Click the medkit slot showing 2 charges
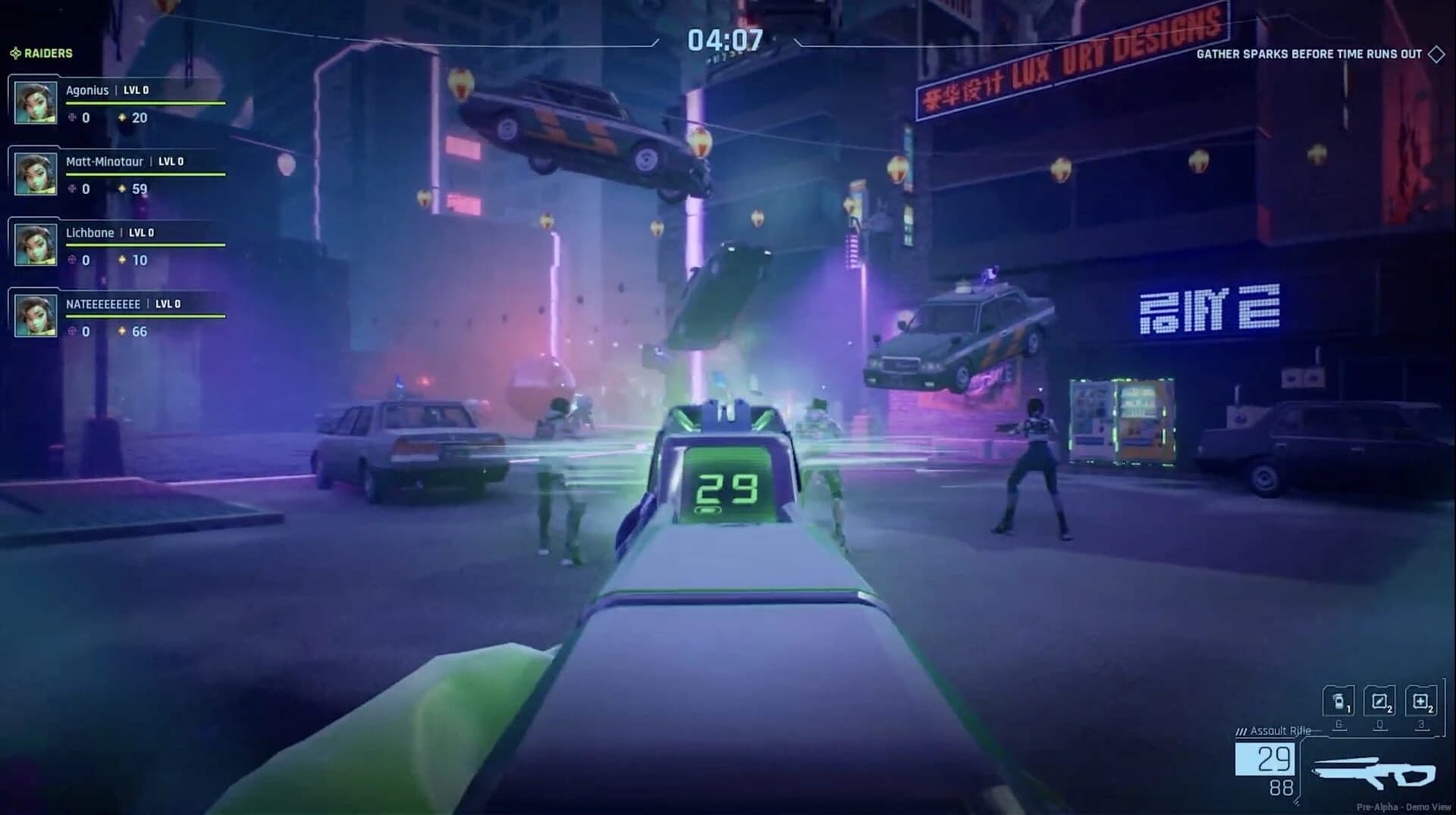The height and width of the screenshot is (815, 1456). pyautogui.click(x=1422, y=701)
